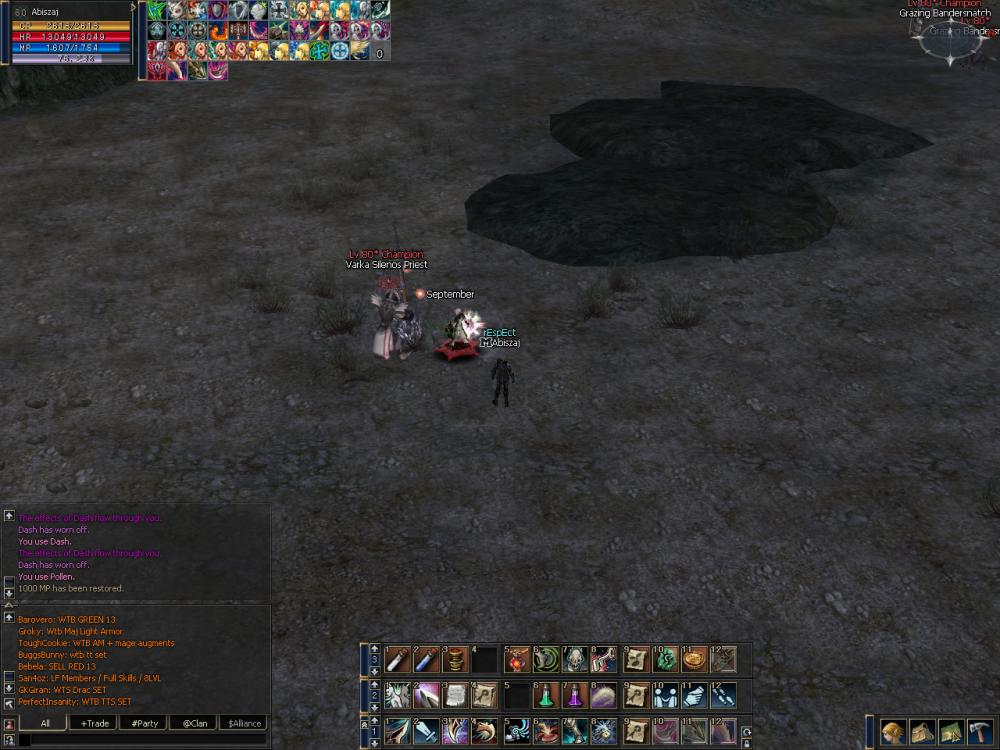Show the All chat tab

click(x=46, y=723)
